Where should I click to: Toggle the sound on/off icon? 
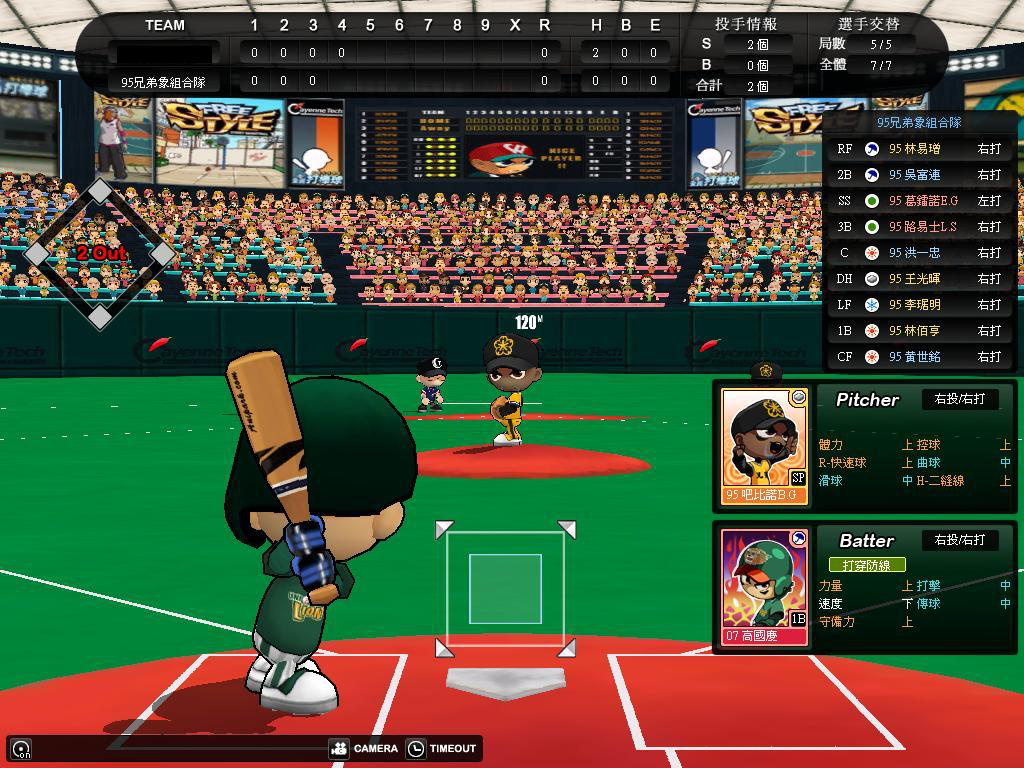click(x=21, y=748)
